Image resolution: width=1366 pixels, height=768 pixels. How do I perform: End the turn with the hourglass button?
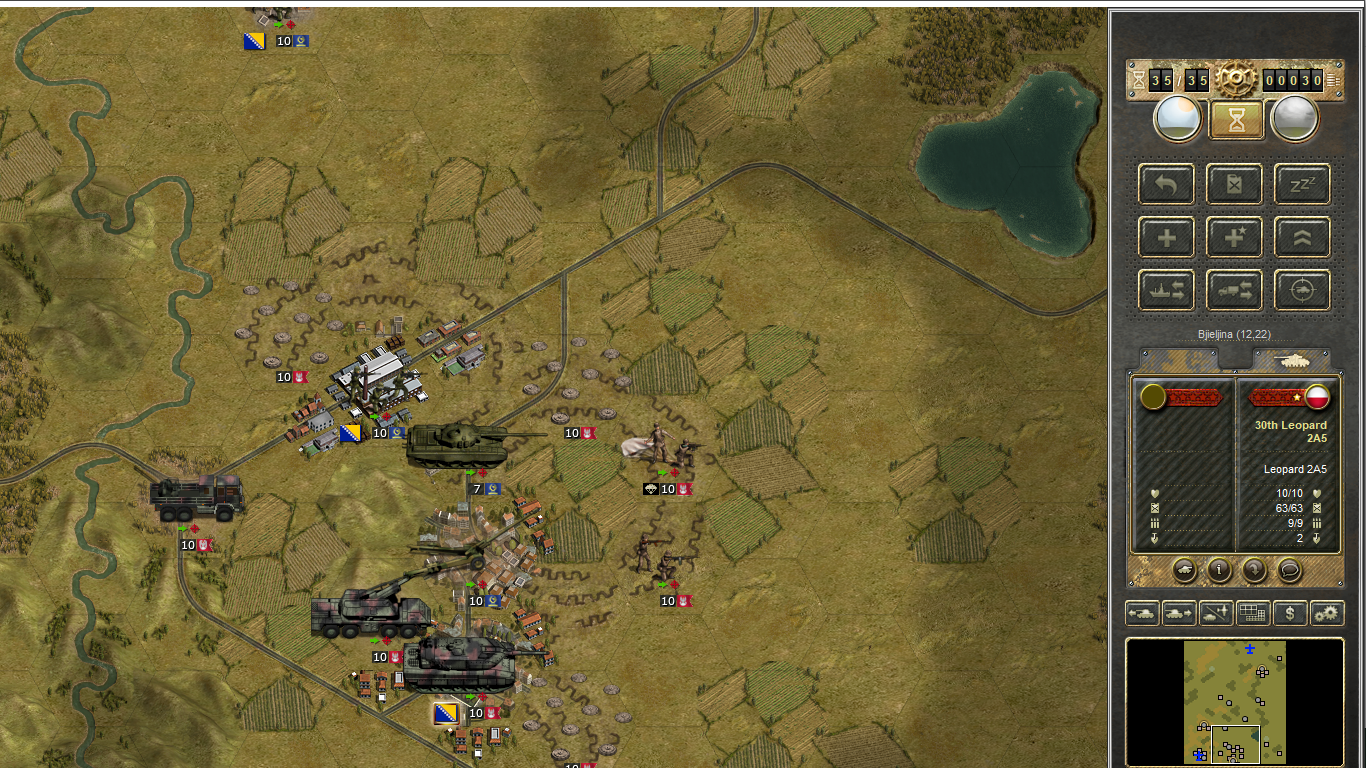[x=1235, y=120]
